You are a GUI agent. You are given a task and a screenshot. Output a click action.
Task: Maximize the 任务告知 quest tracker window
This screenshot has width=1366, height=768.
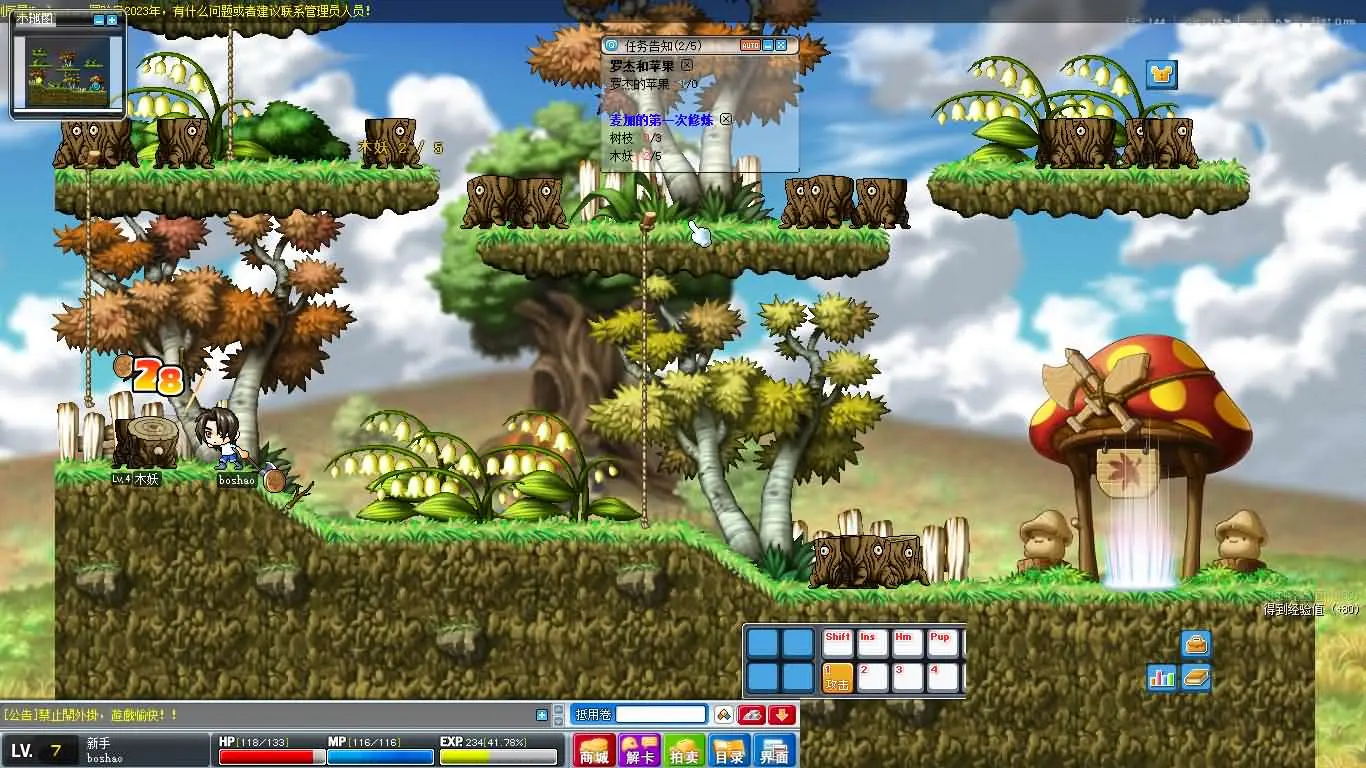781,45
